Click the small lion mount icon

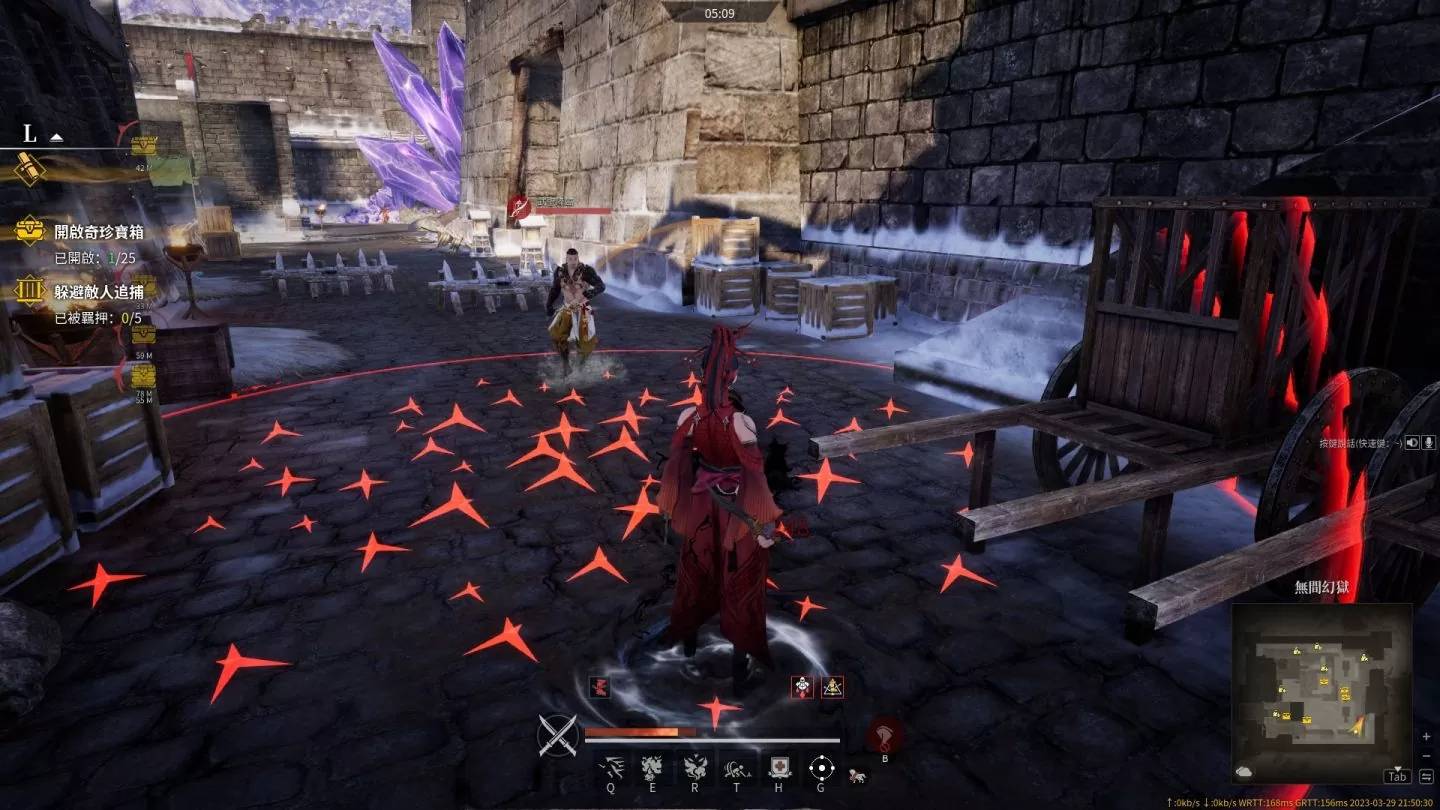tap(856, 775)
